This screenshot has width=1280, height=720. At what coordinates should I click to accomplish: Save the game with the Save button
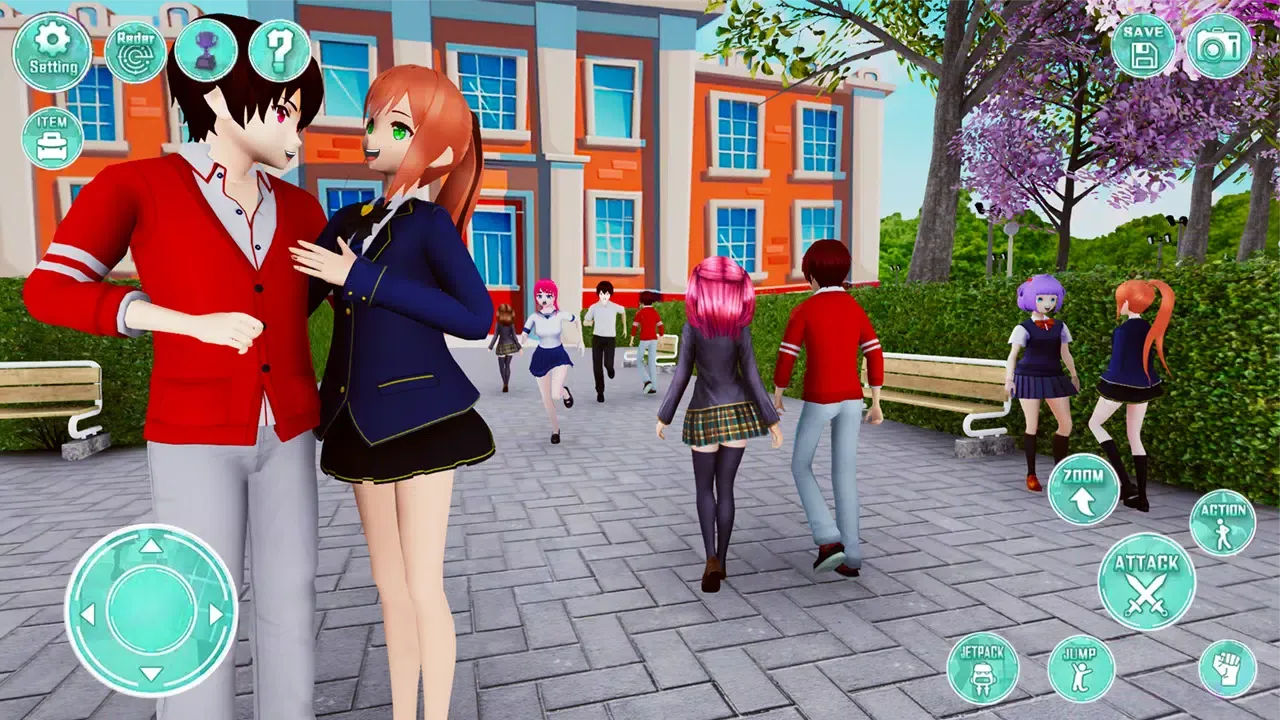coord(1143,46)
